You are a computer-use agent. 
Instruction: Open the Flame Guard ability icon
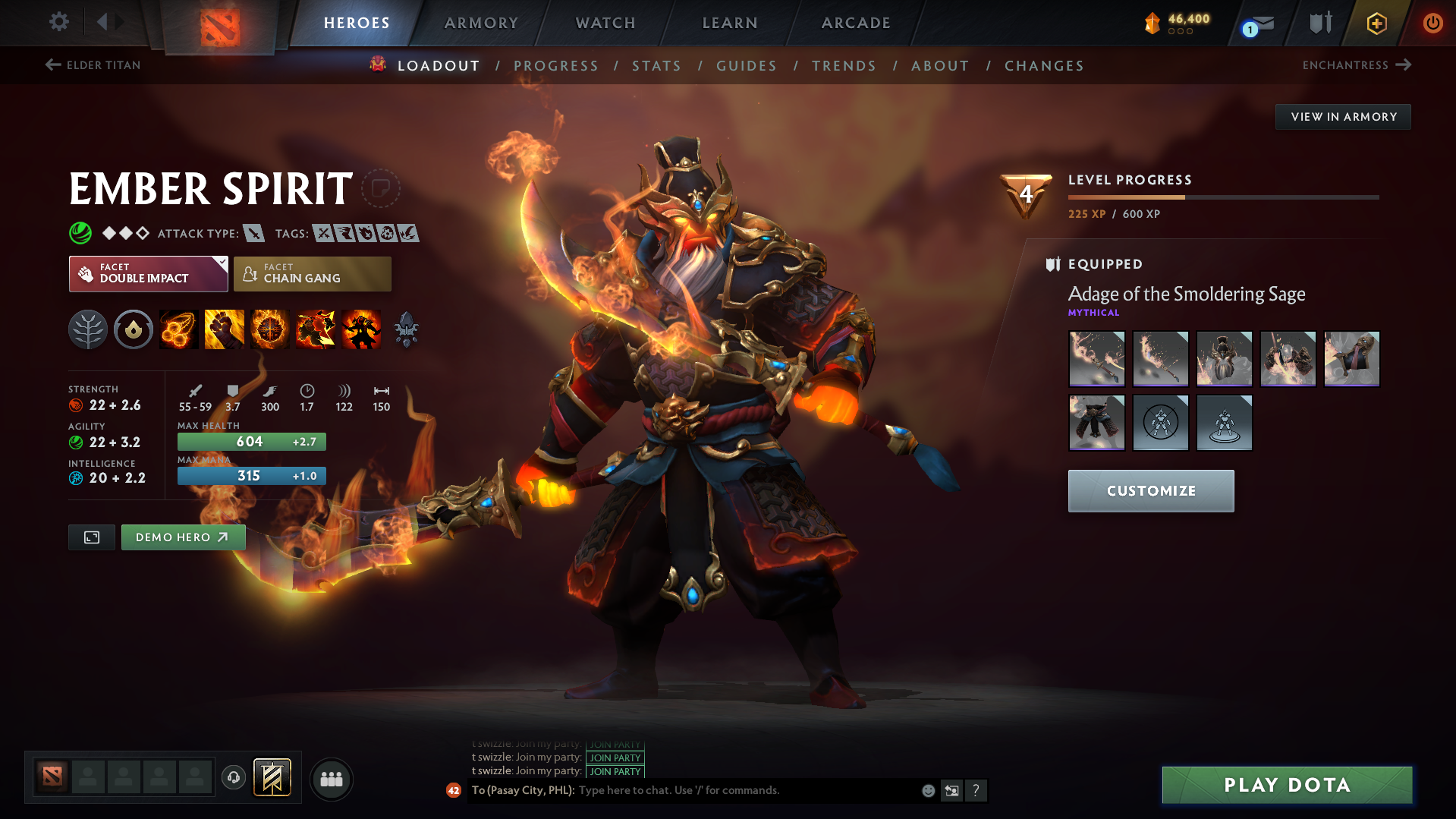click(x=269, y=329)
